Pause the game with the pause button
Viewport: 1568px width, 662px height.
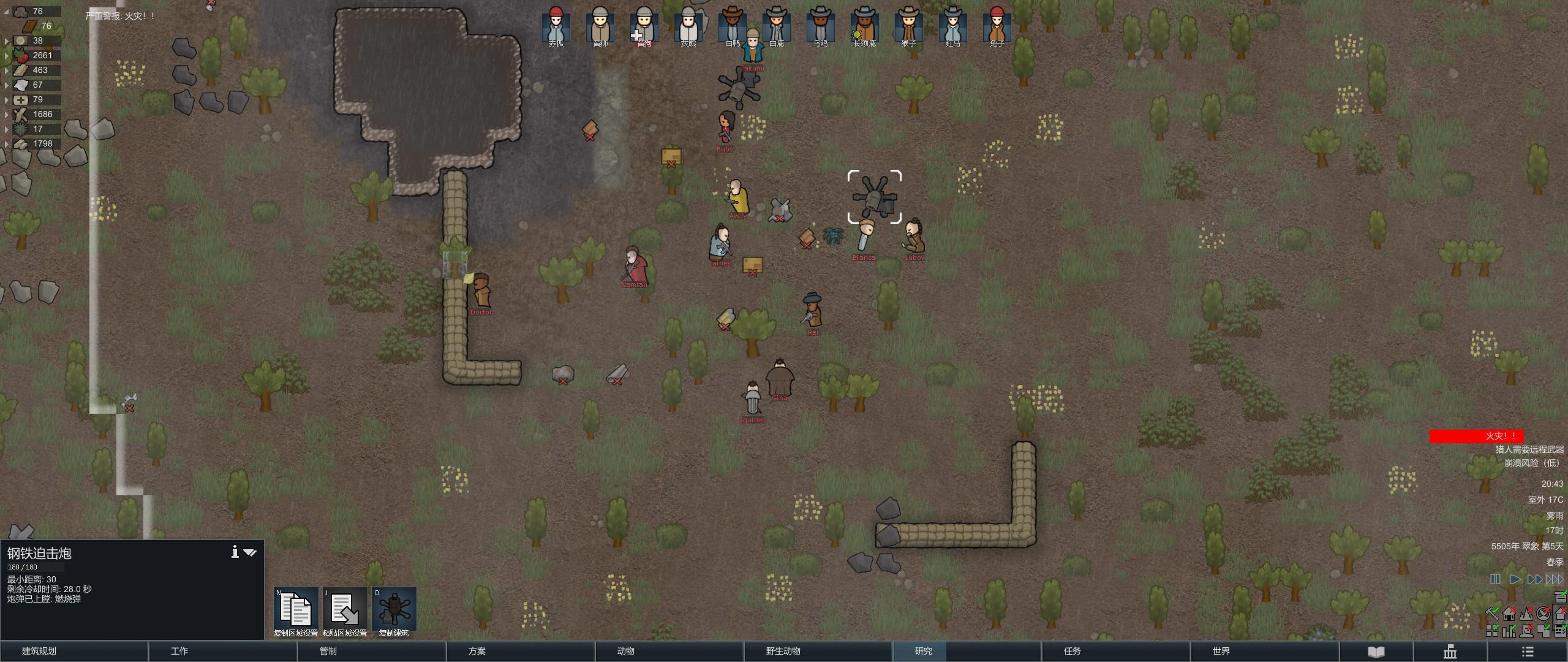[x=1495, y=579]
